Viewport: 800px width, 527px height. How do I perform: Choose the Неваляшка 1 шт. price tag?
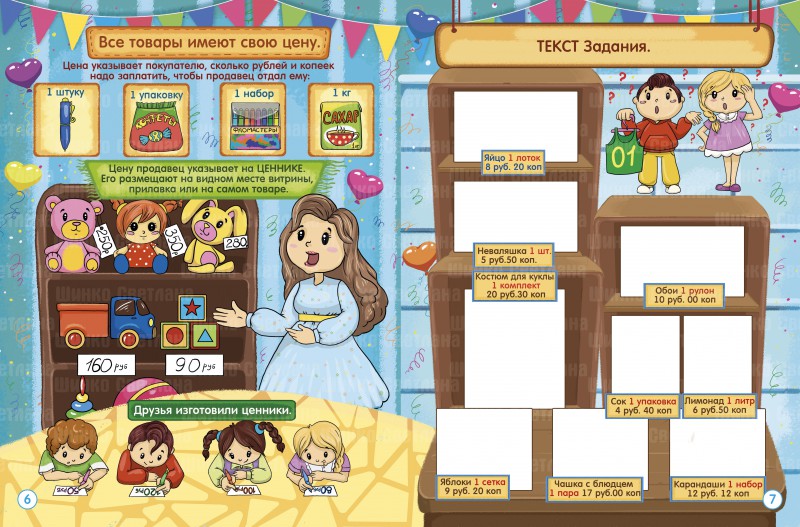pyautogui.click(x=513, y=255)
